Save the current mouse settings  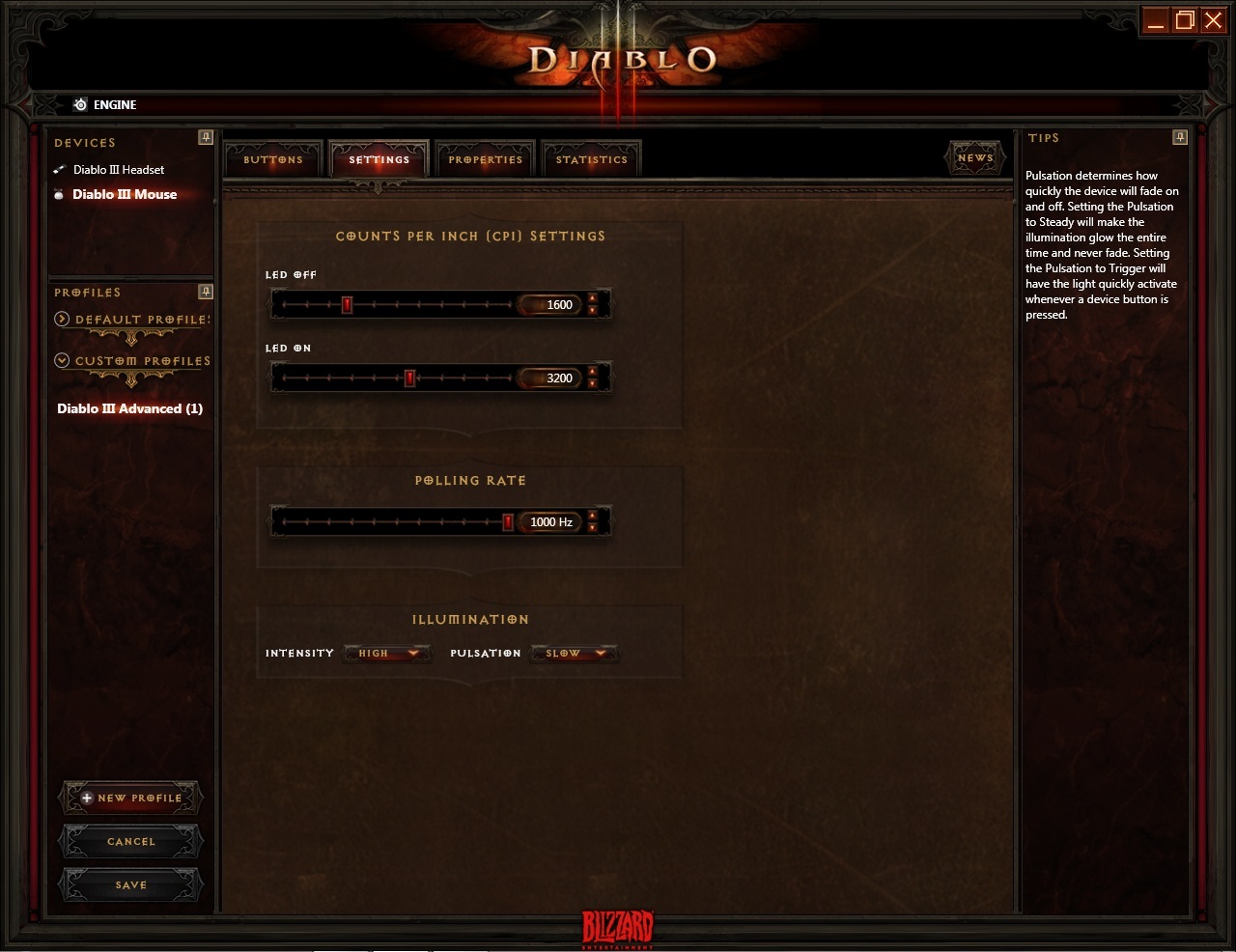[129, 884]
